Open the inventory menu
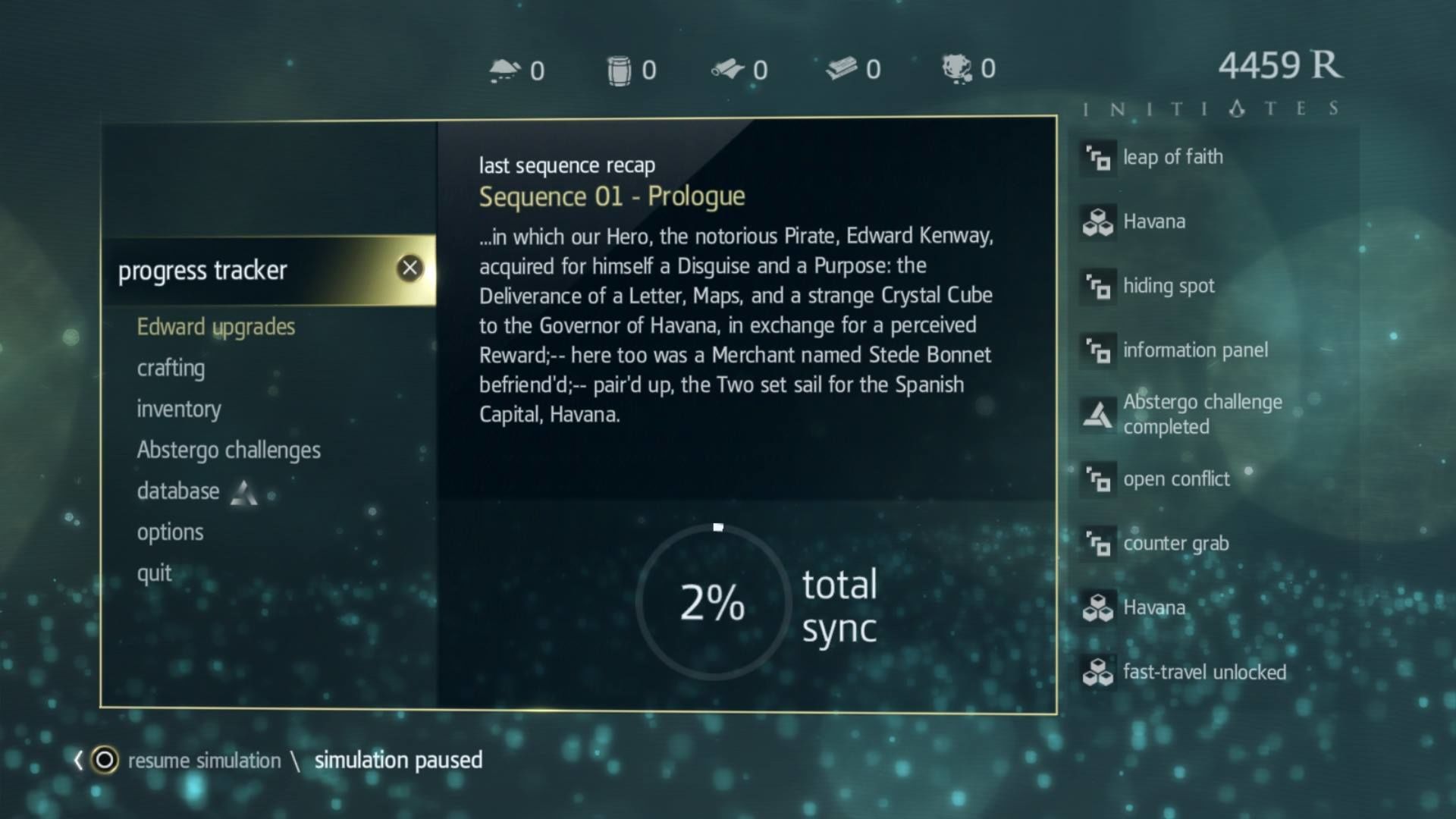Viewport: 1456px width, 819px height. [x=179, y=409]
